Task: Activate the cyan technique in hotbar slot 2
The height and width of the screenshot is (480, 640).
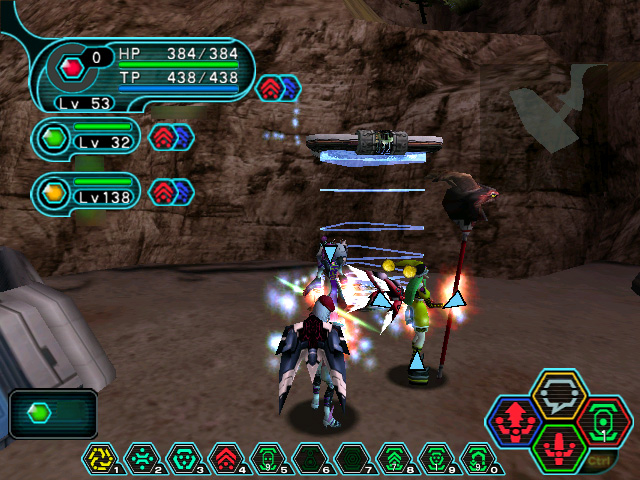Action: (142, 458)
